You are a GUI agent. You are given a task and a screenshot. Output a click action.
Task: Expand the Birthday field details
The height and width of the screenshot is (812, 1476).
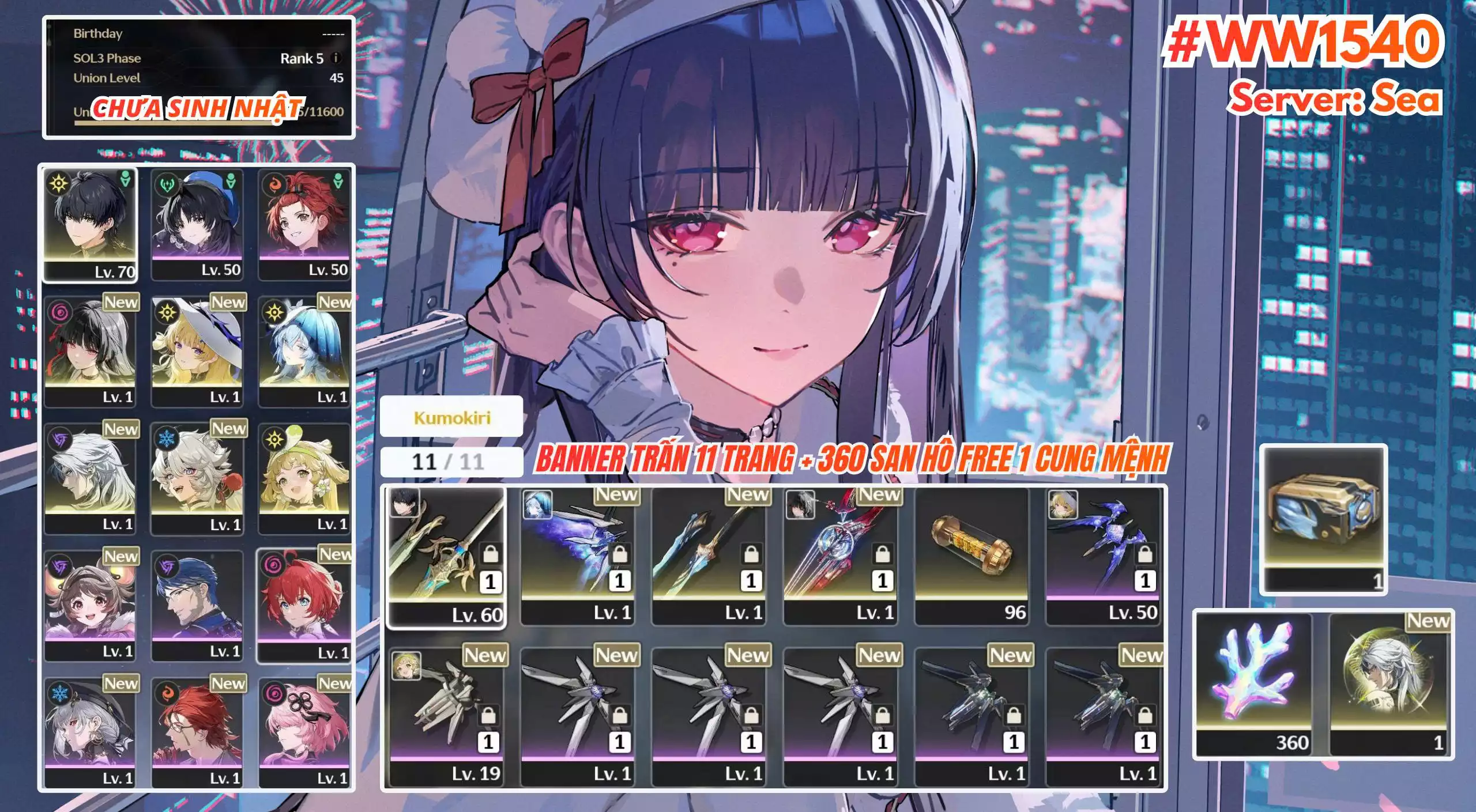tap(202, 33)
